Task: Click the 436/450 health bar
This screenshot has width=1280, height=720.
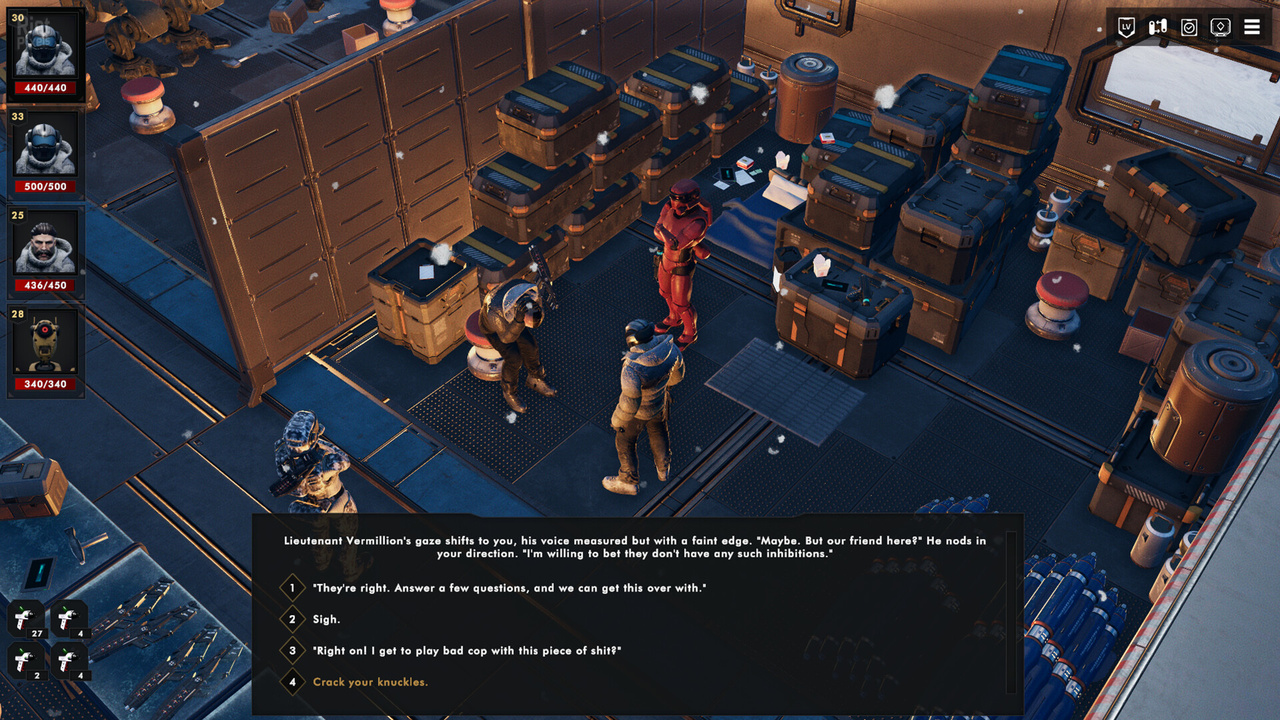Action: click(x=45, y=284)
